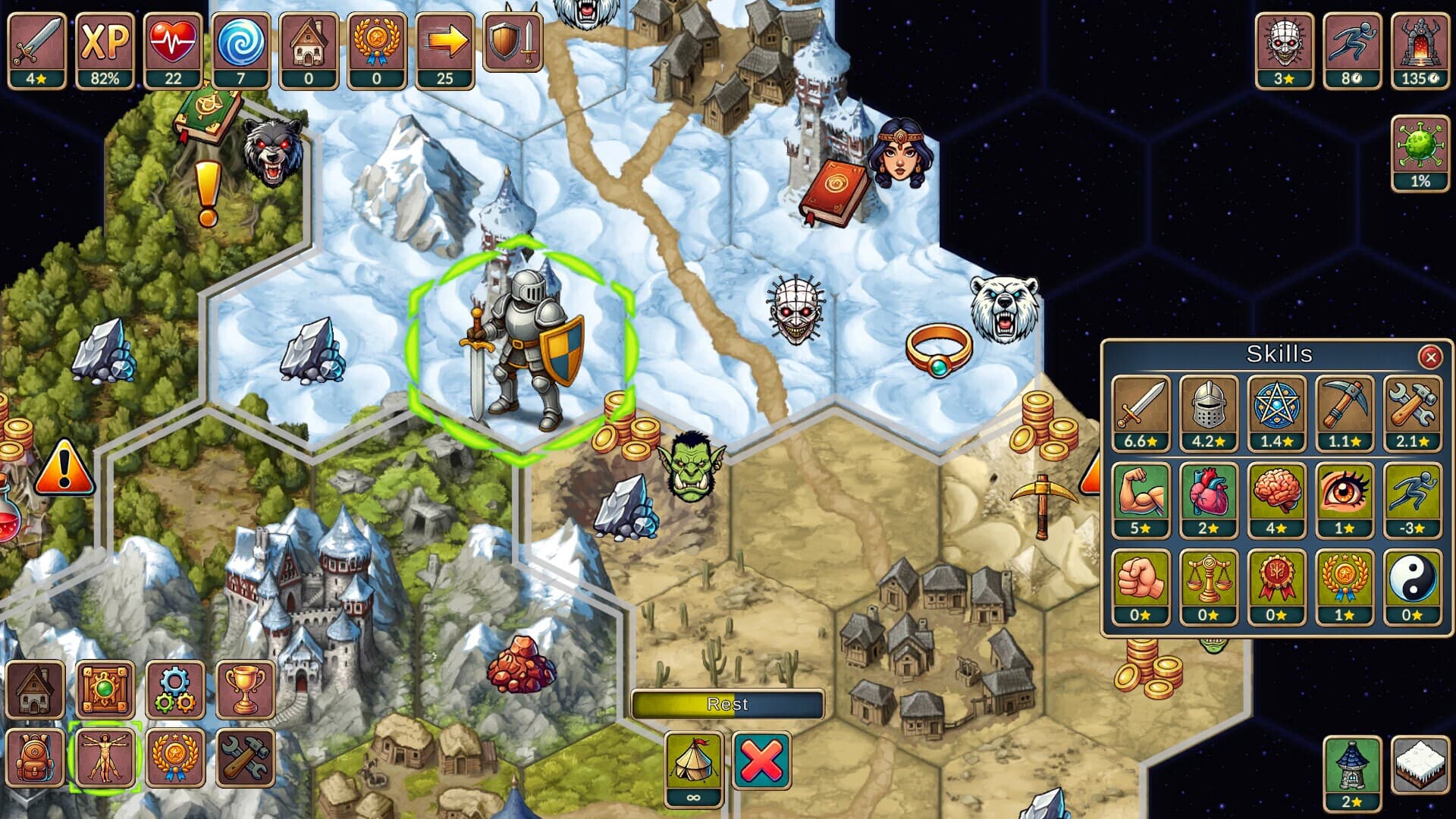1456x819 pixels.
Task: Select the sword skill icon
Action: pos(1141,413)
